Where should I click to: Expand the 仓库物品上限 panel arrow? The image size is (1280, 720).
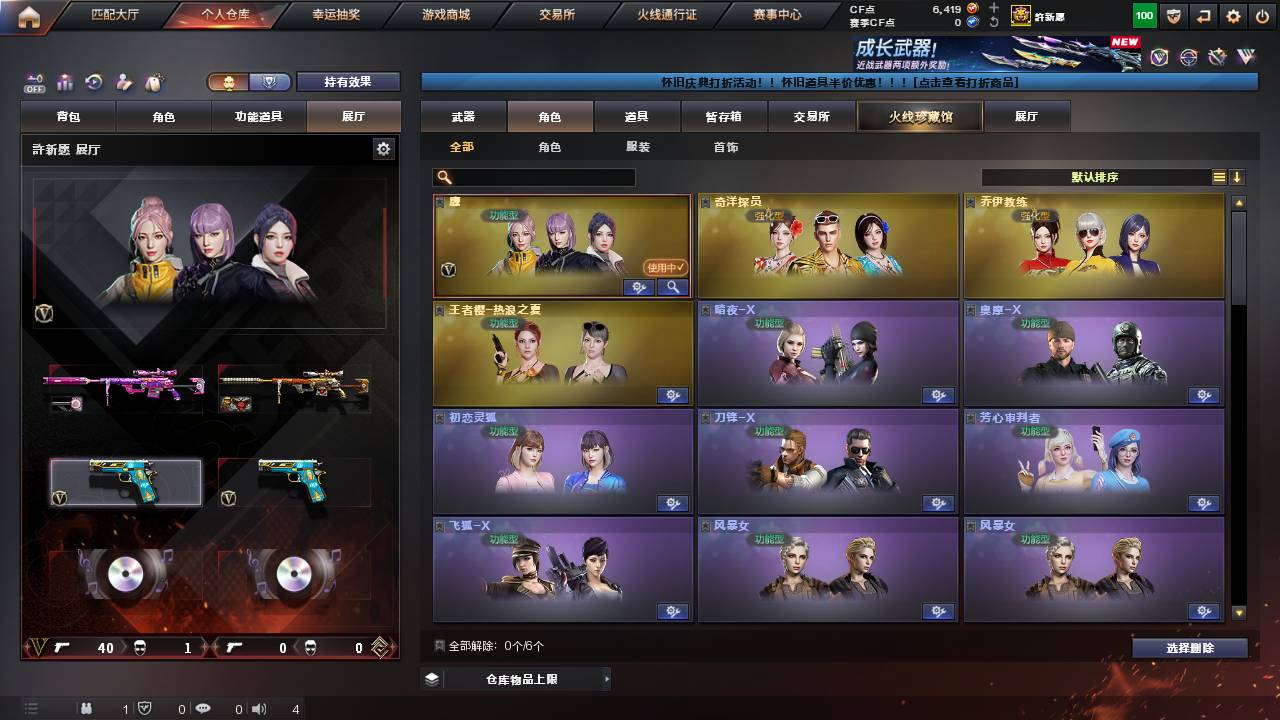608,678
